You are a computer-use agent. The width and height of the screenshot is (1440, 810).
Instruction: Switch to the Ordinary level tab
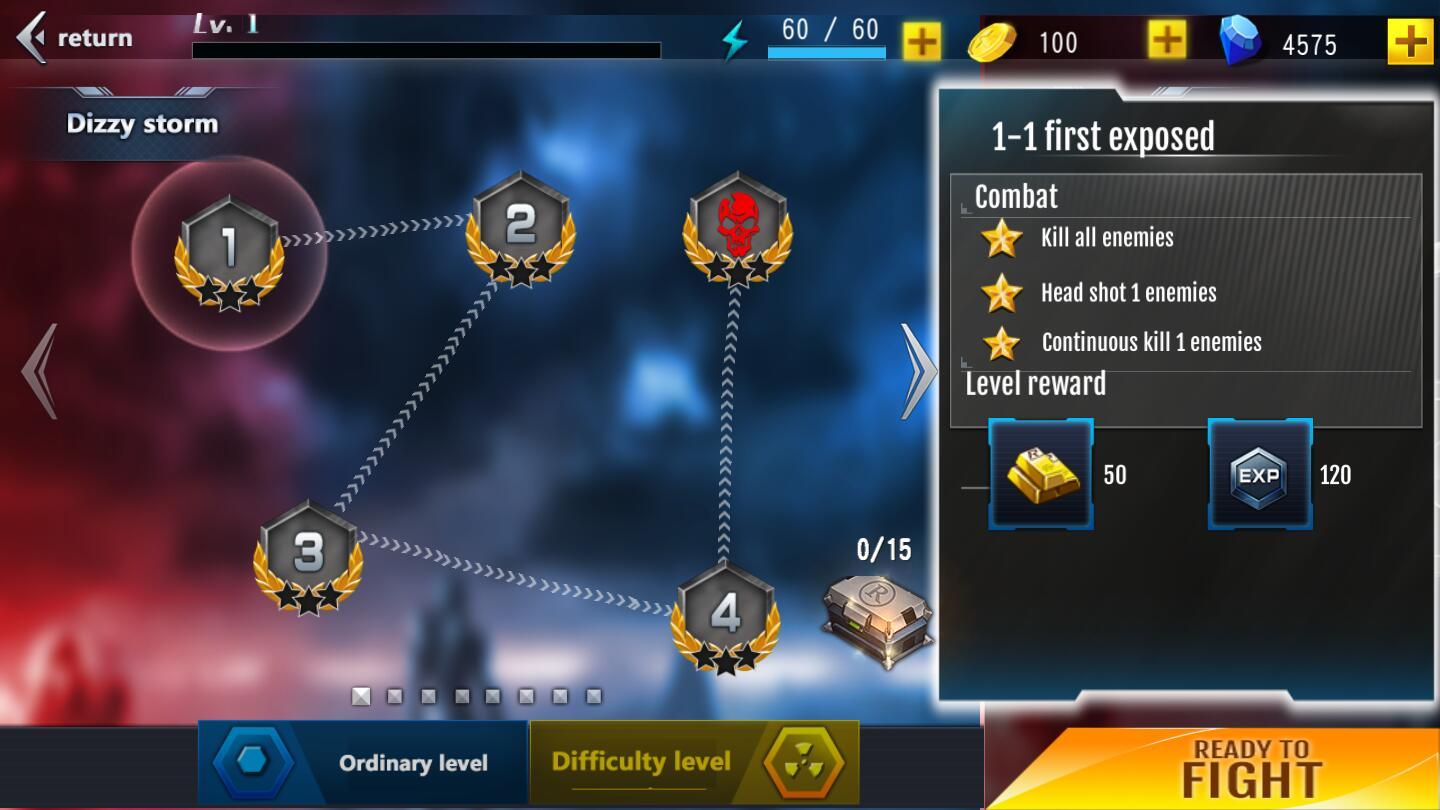pyautogui.click(x=362, y=763)
